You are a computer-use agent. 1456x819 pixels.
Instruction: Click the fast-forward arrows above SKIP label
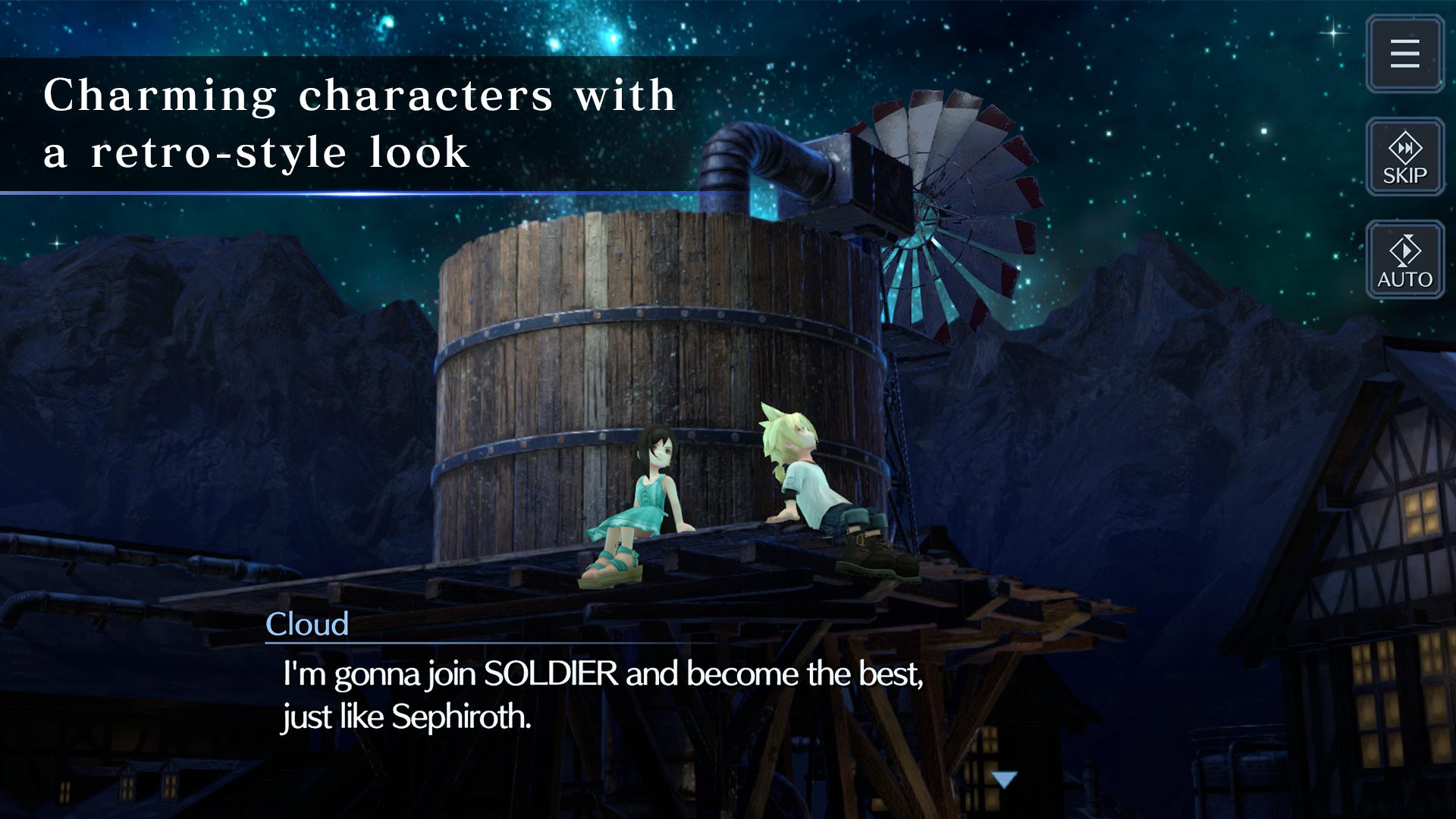[x=1404, y=149]
